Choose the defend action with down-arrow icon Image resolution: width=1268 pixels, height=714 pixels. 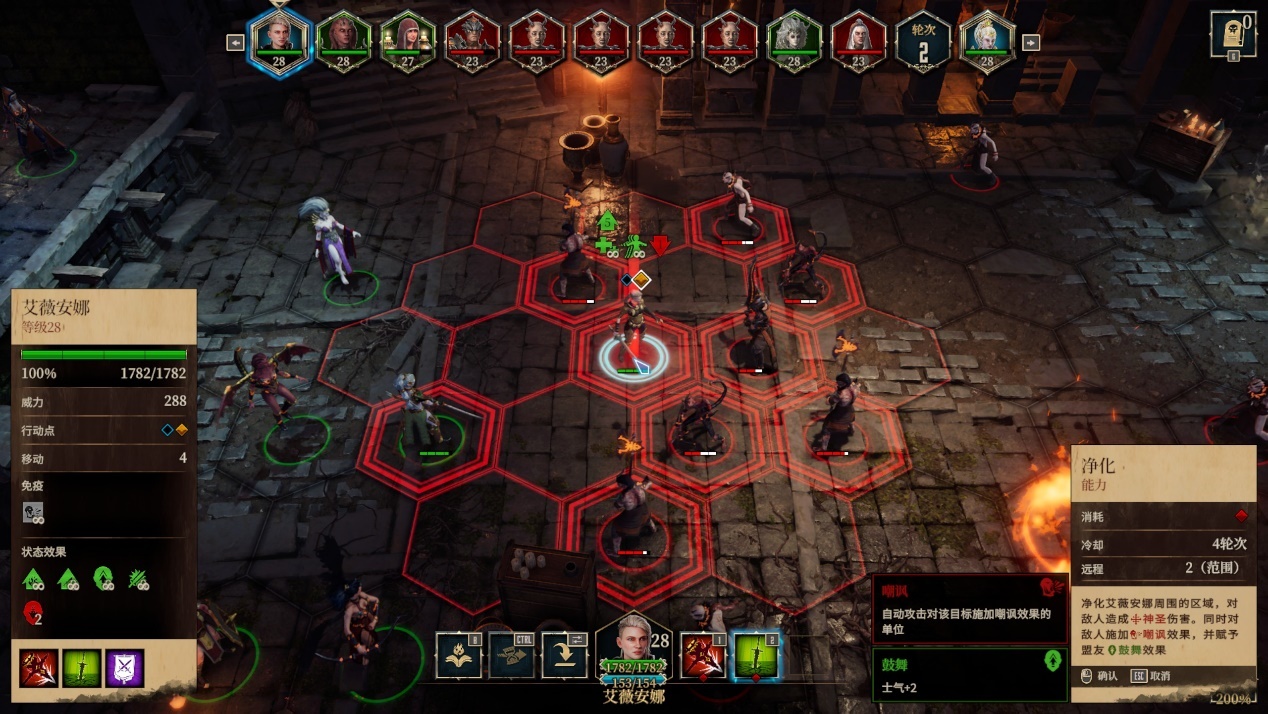[565, 655]
